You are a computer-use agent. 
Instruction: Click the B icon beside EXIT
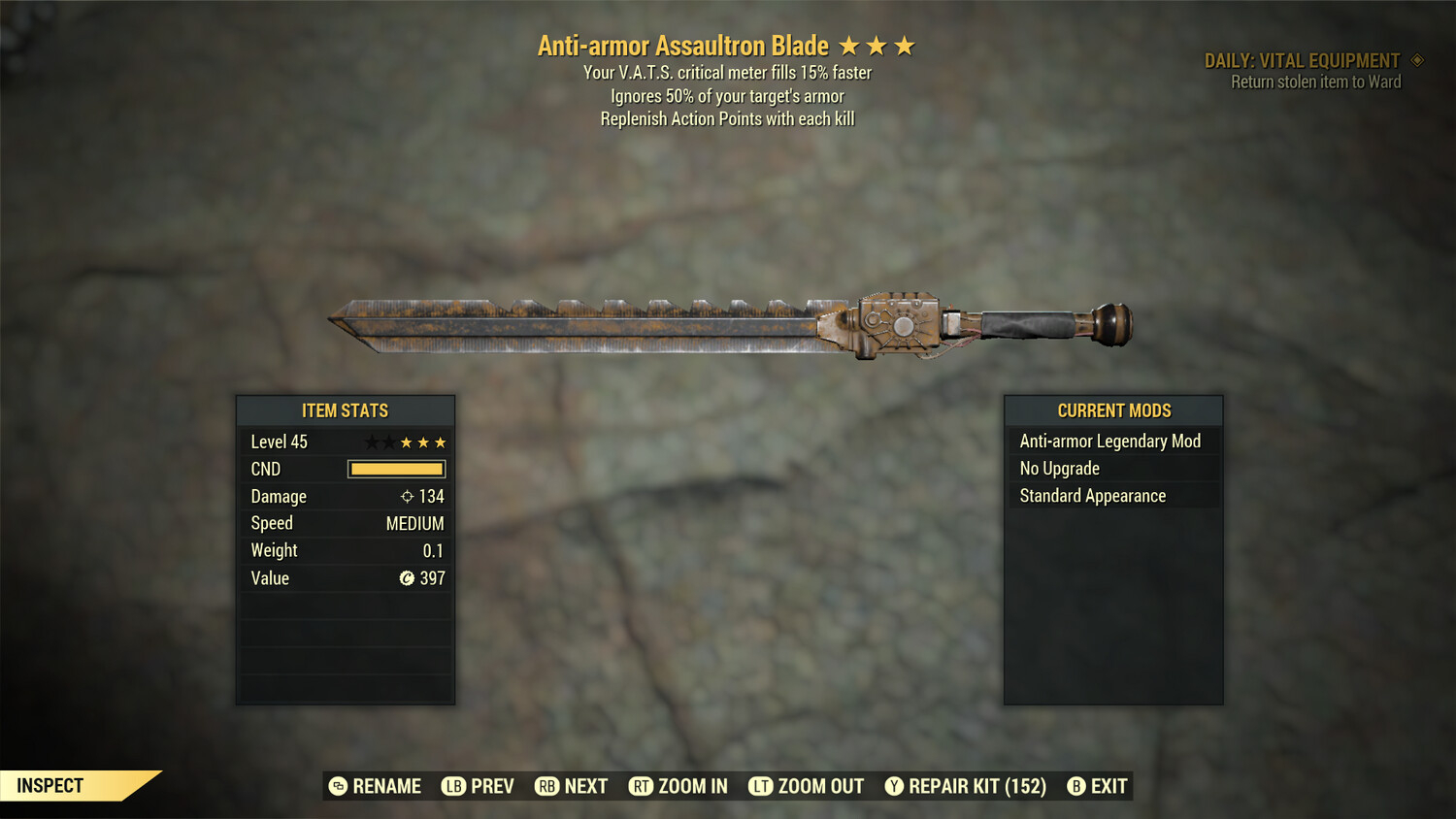click(1075, 786)
